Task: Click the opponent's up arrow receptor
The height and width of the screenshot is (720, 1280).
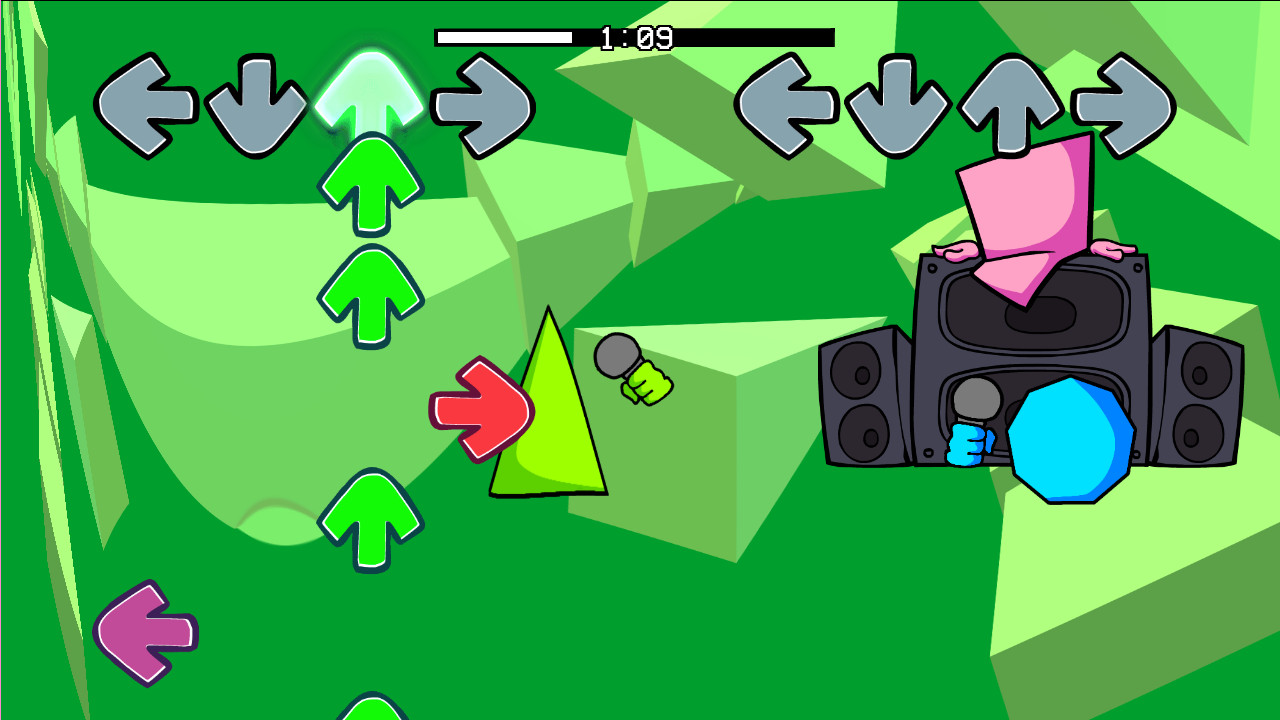Action: (1010, 101)
